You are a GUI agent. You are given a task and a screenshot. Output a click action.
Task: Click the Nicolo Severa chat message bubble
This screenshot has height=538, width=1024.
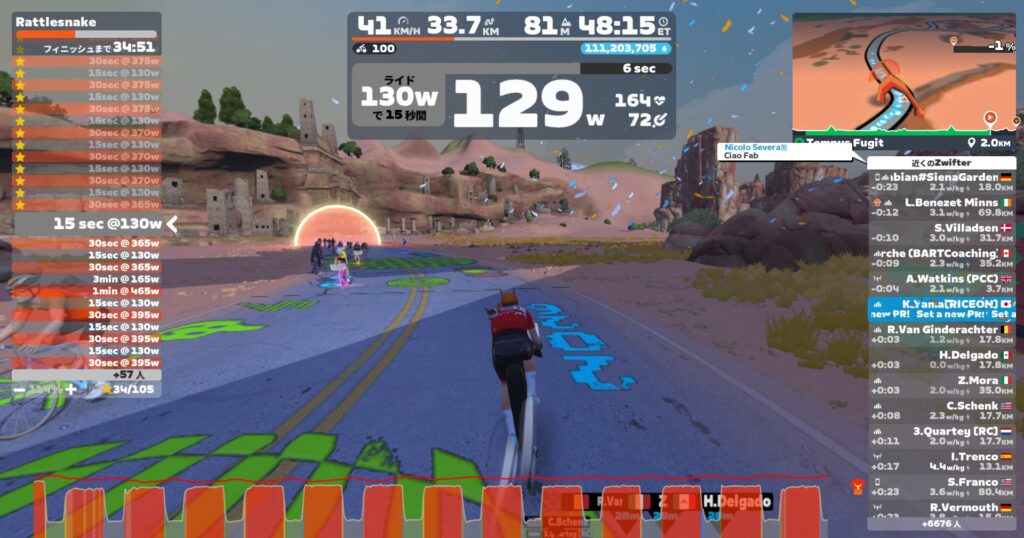pyautogui.click(x=785, y=152)
